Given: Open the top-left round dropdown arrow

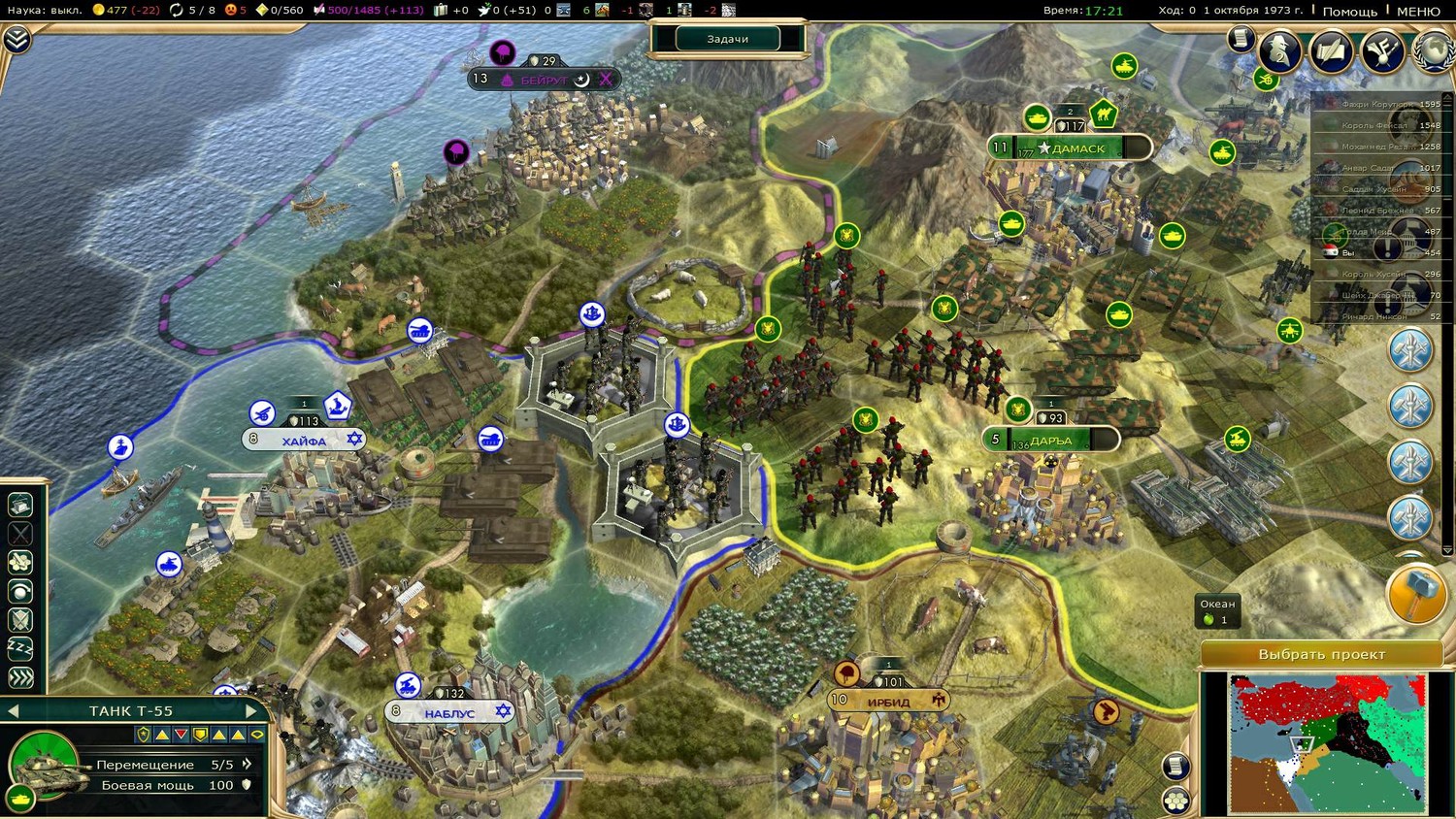Looking at the screenshot, I should pyautogui.click(x=17, y=39).
